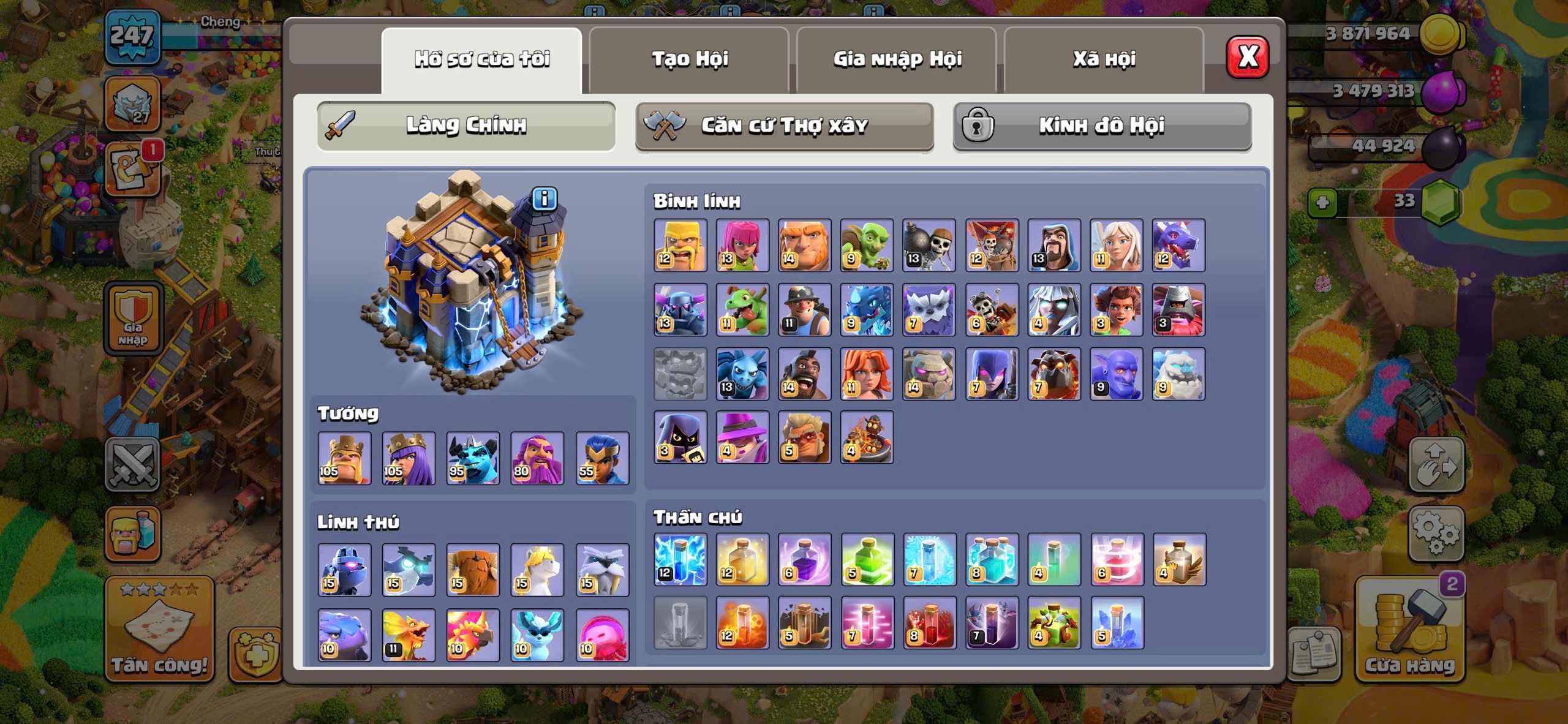Add gems with the green plus button
The height and width of the screenshot is (724, 1568).
point(1322,203)
